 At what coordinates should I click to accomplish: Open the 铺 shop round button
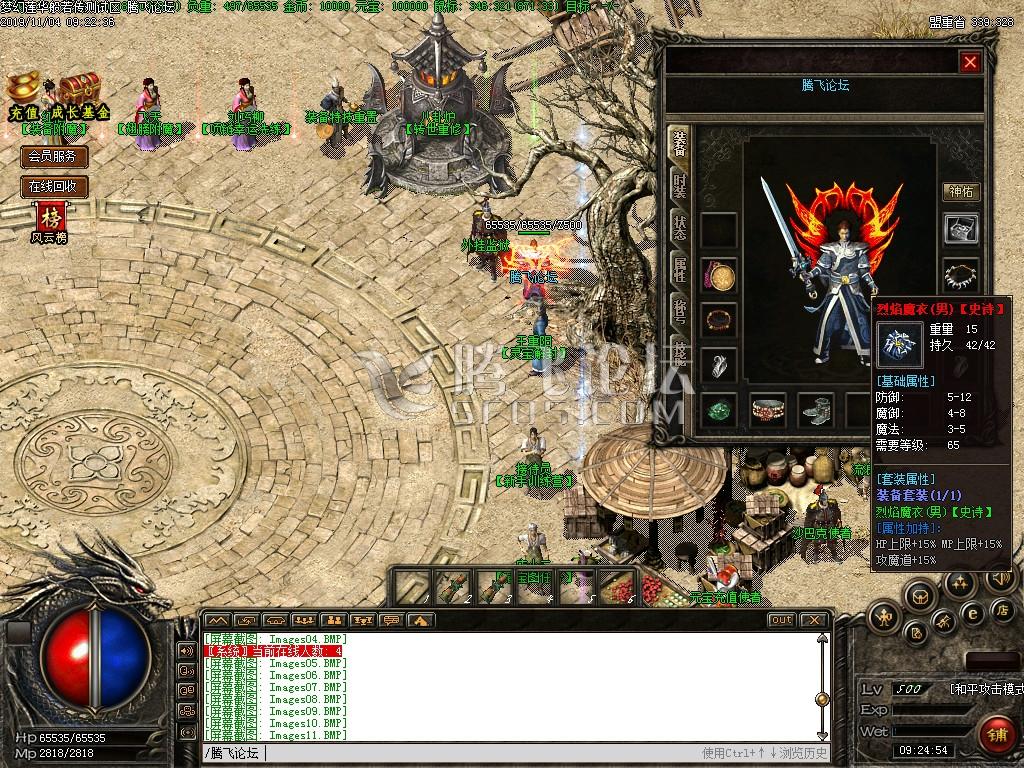pyautogui.click(x=993, y=734)
